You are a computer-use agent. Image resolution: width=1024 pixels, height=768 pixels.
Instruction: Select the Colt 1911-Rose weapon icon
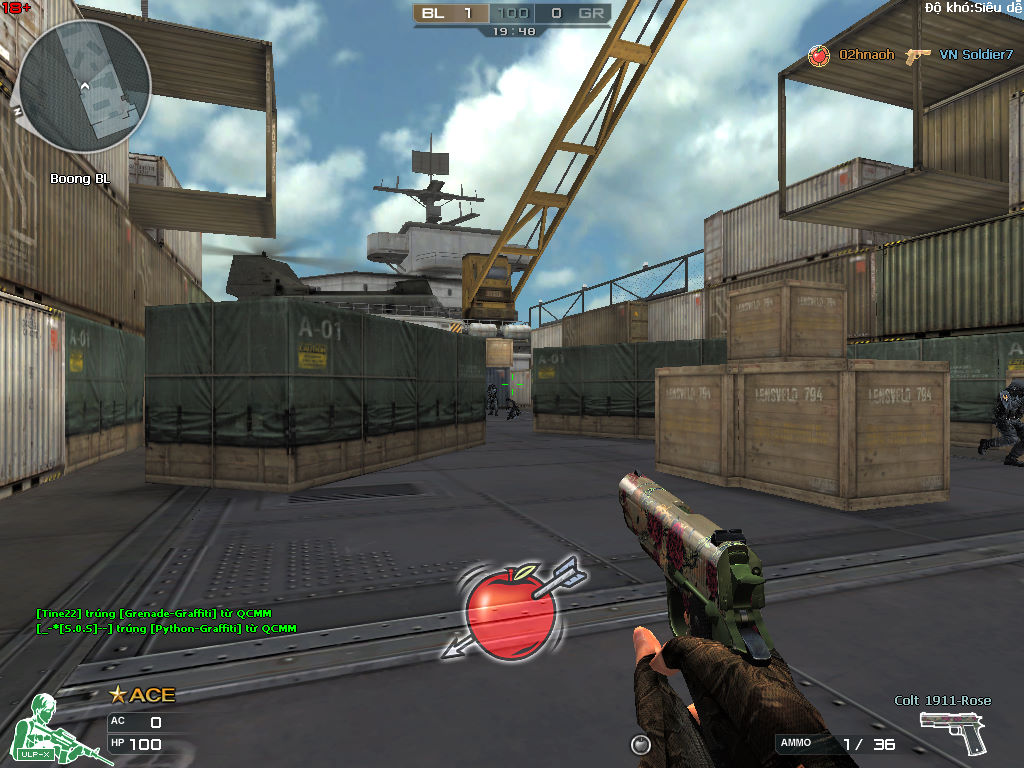tap(953, 732)
